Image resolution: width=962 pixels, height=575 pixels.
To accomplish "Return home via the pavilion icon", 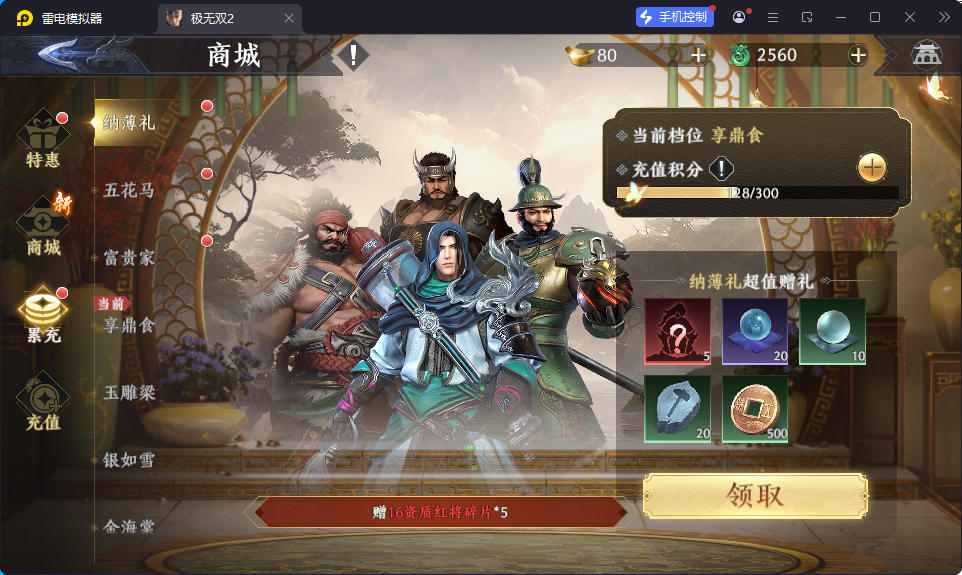I will 927,55.
